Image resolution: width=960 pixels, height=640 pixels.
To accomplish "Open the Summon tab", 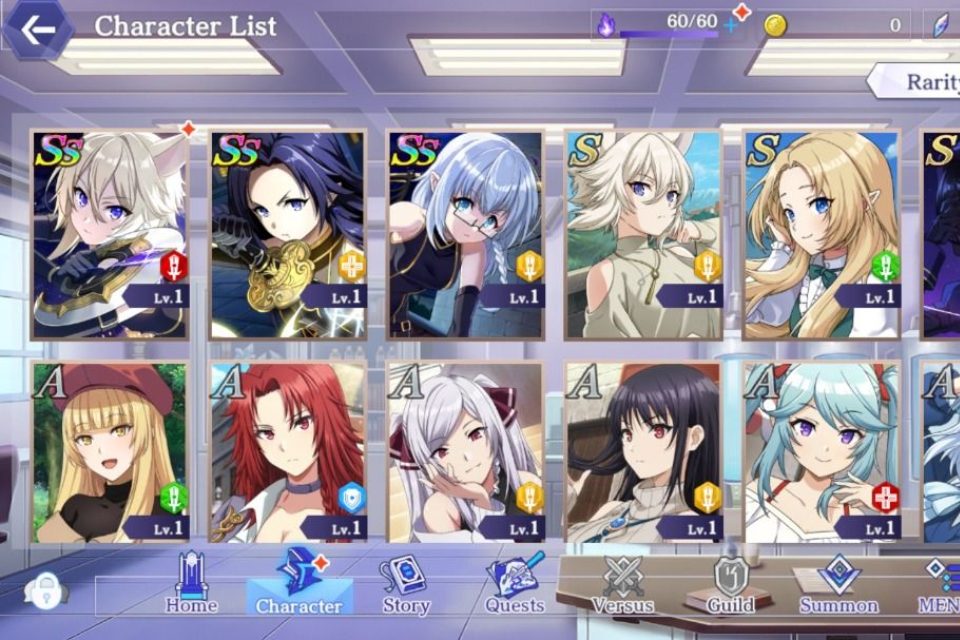I will 838,584.
